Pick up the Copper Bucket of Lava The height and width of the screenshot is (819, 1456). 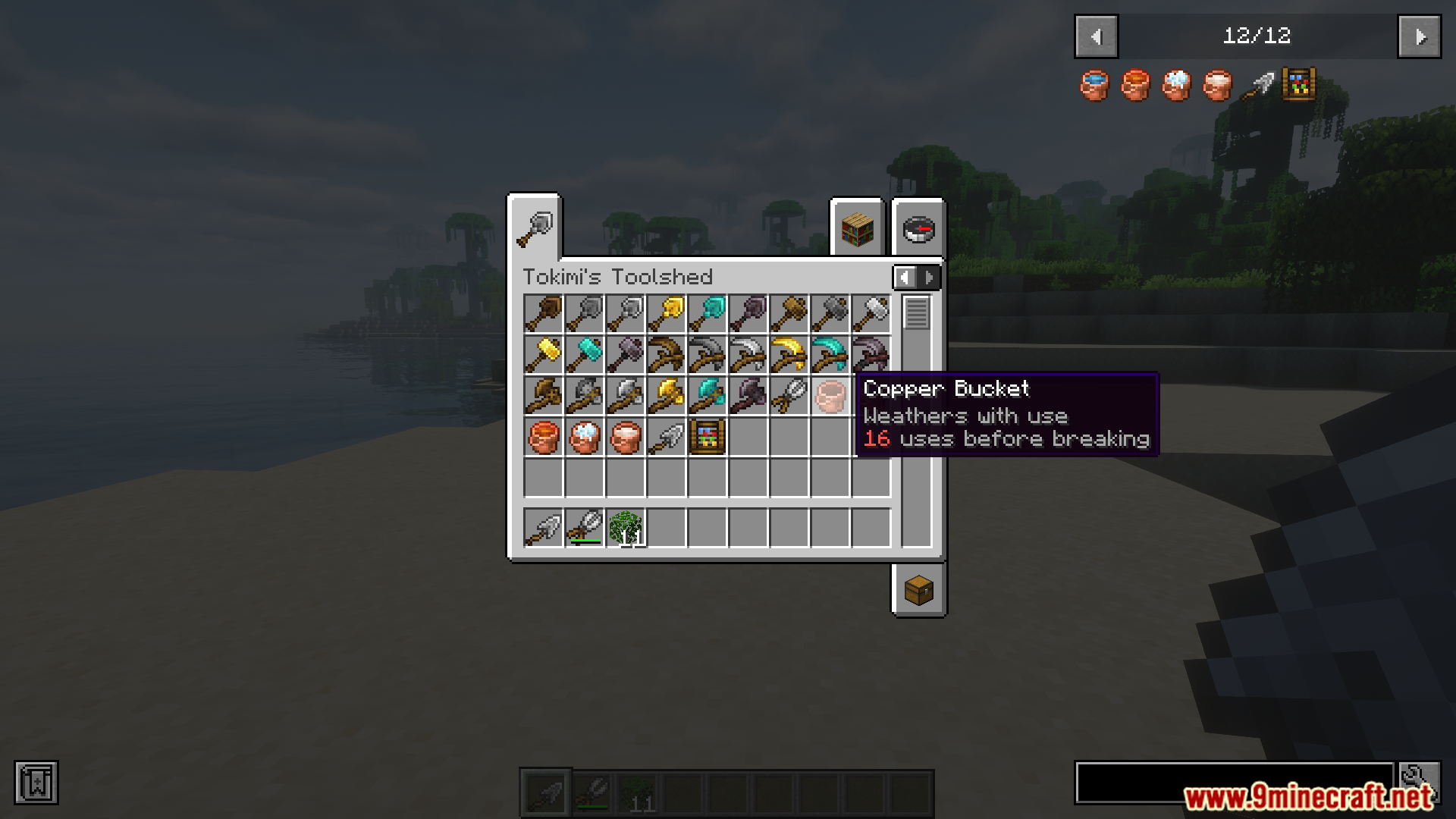tap(543, 437)
